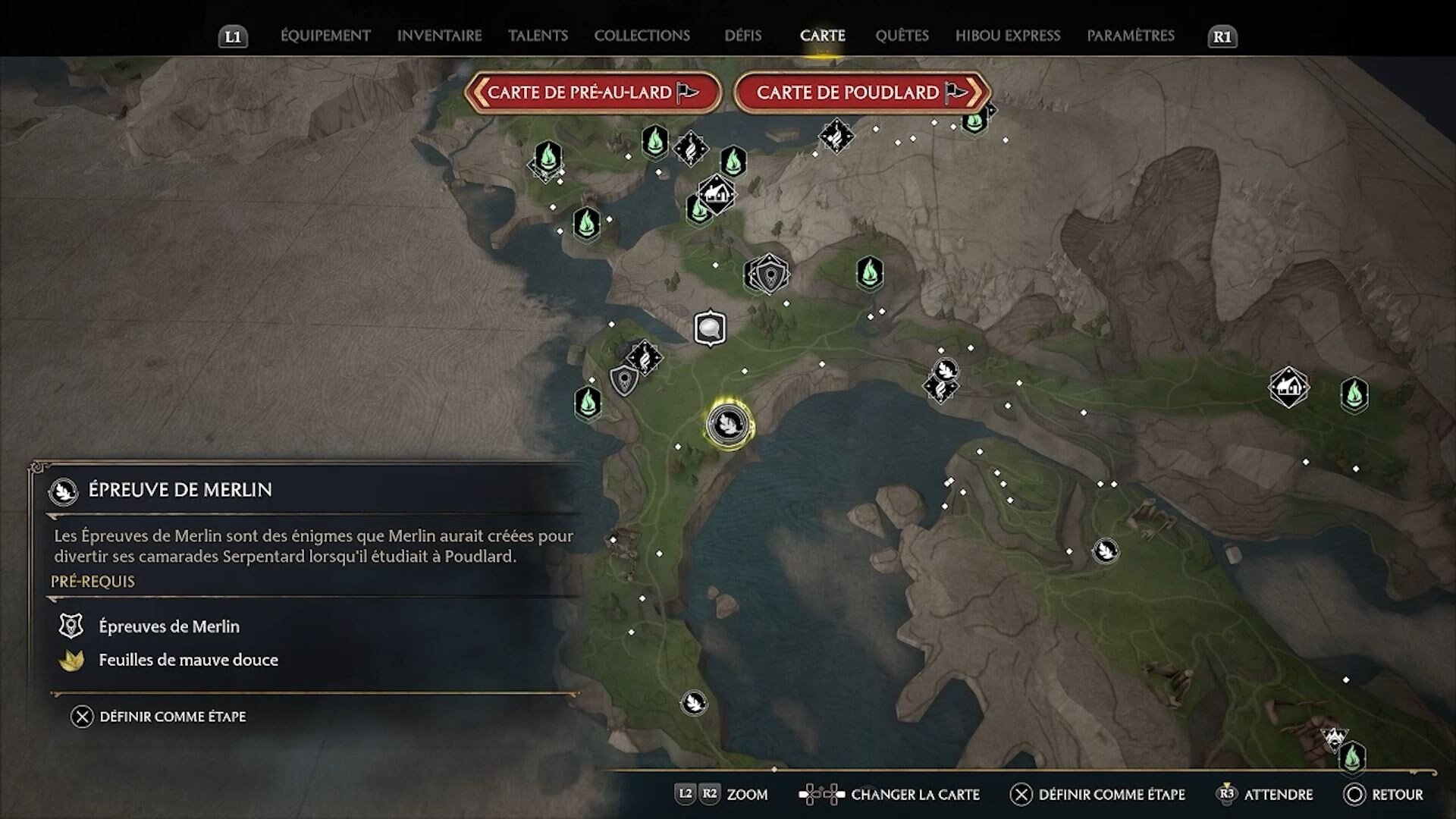Viewport: 1456px width, 819px height.
Task: Select Attendre in the bottom bar
Action: click(x=1264, y=795)
